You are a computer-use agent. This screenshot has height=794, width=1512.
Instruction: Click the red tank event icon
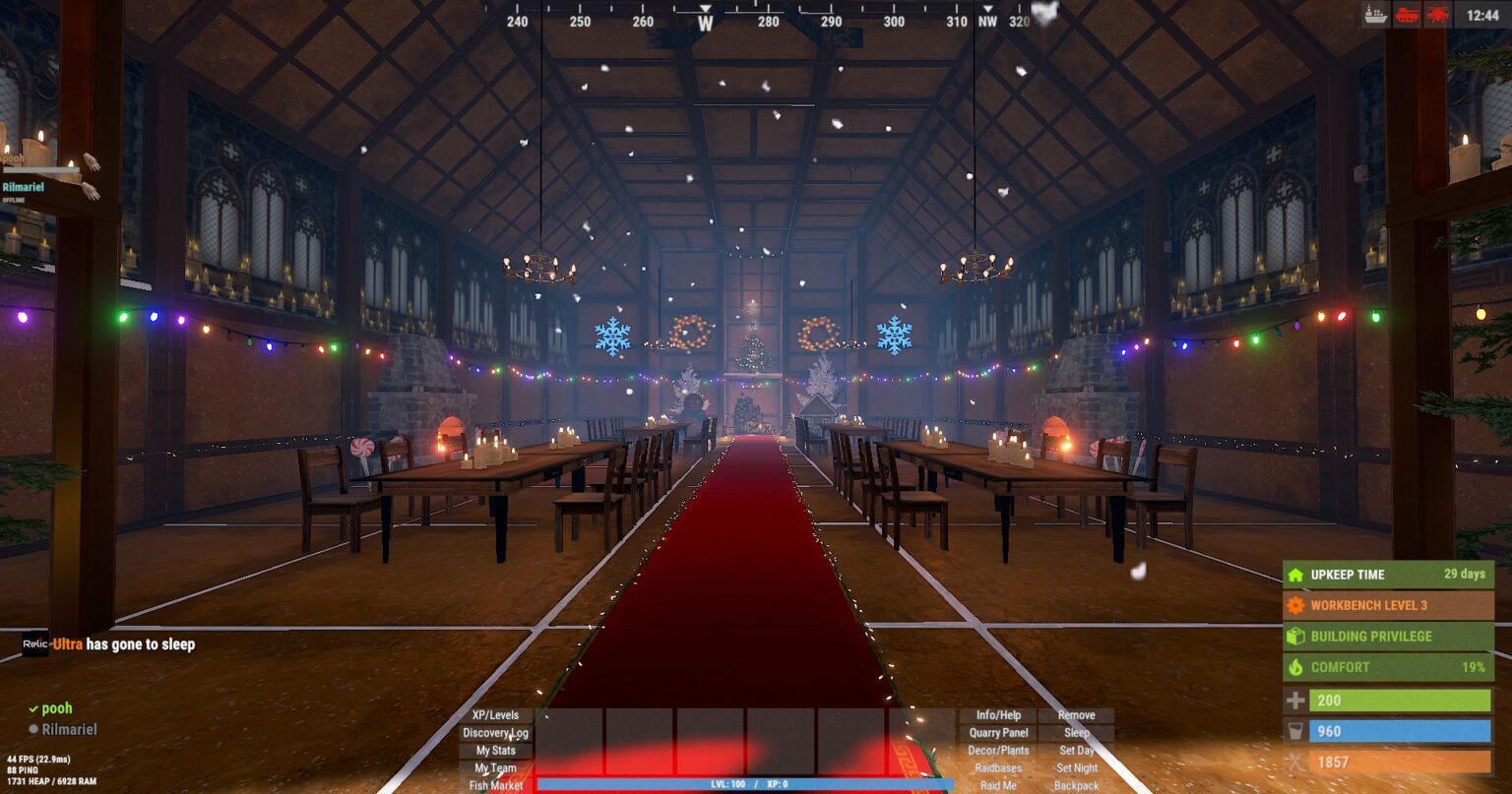click(1407, 15)
